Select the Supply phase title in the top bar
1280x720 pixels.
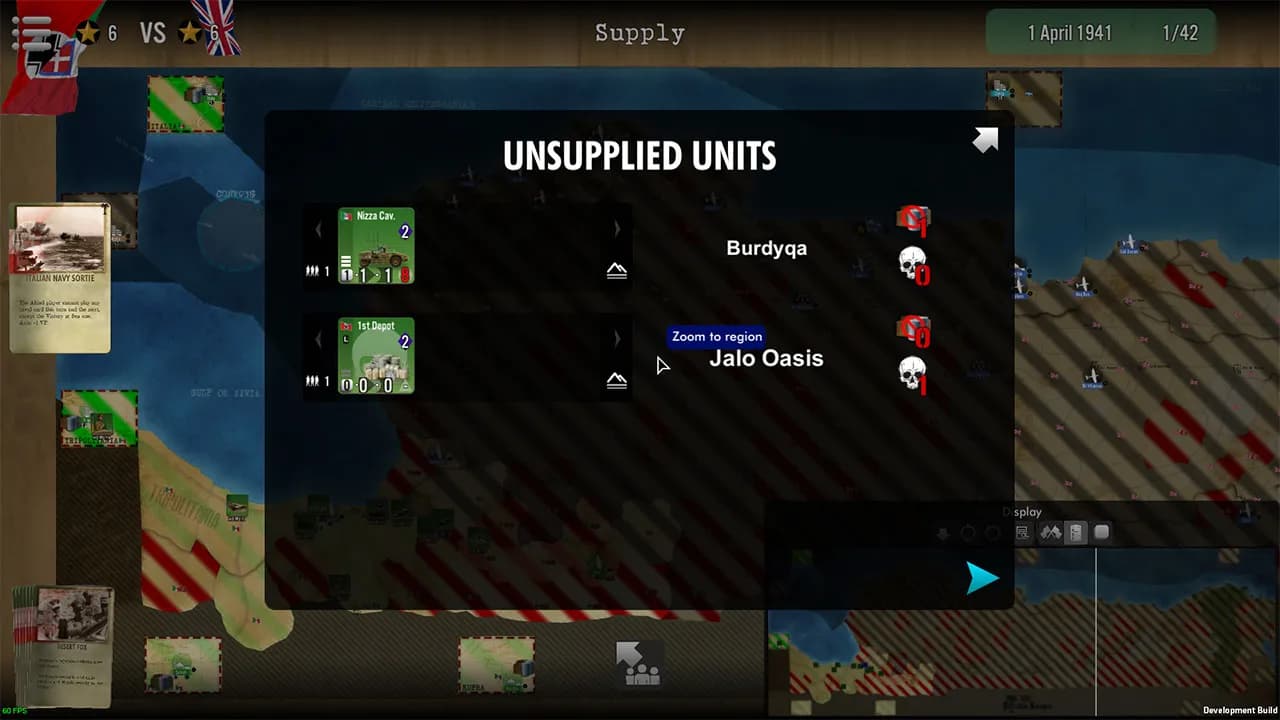click(639, 32)
